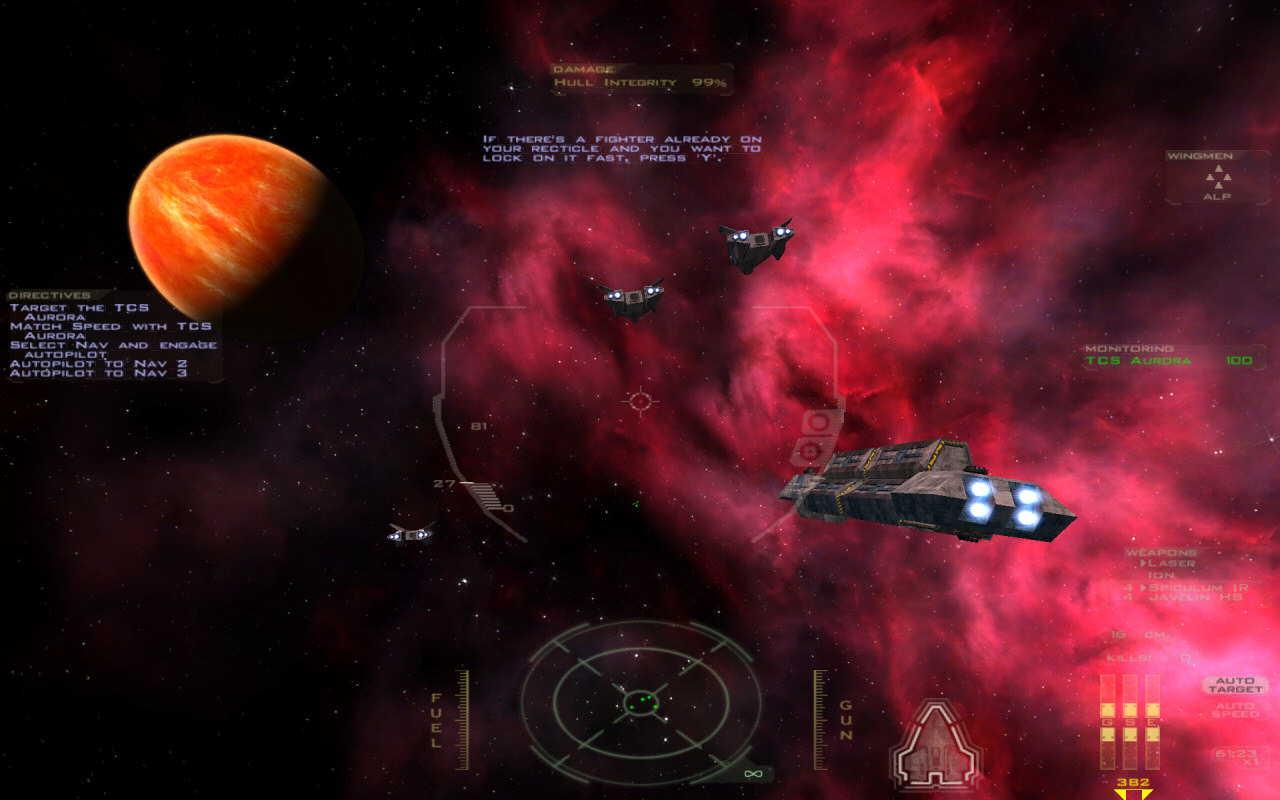The width and height of the screenshot is (1280, 800).
Task: Select the Autopilot to Nav 3 directive
Action: tap(98, 373)
